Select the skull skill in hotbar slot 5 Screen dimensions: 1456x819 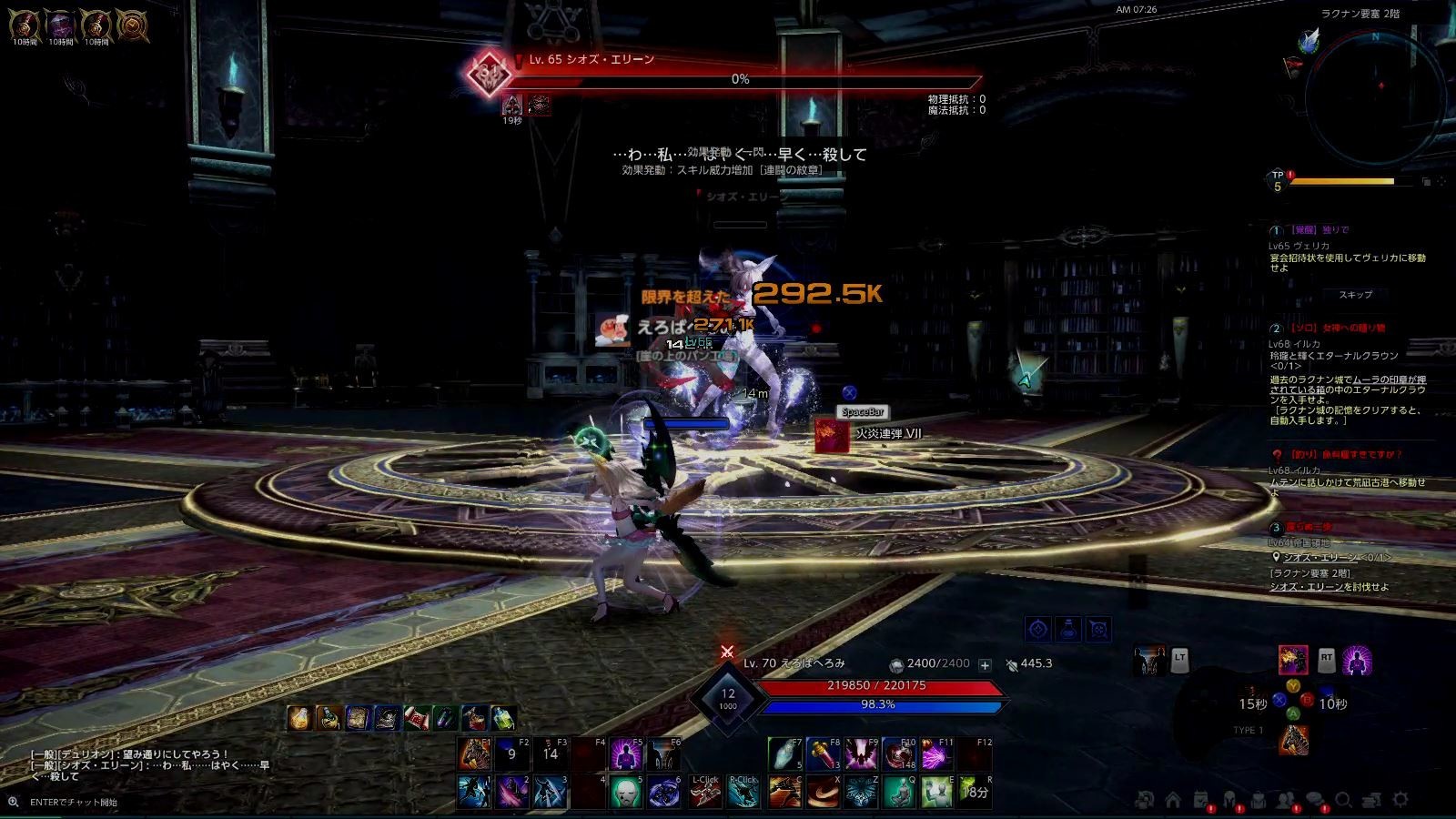626,791
